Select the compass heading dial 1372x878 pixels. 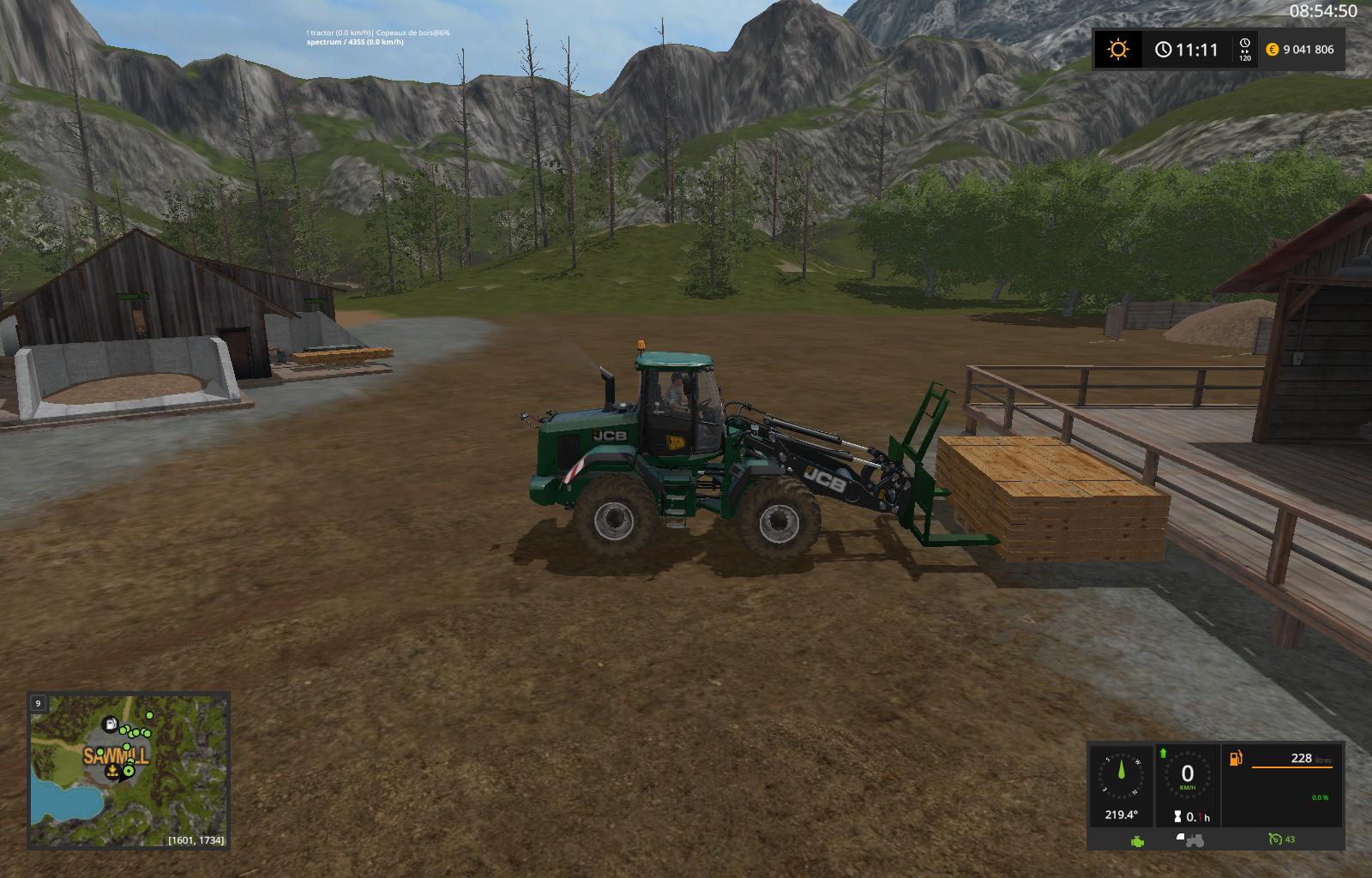click(x=1120, y=778)
